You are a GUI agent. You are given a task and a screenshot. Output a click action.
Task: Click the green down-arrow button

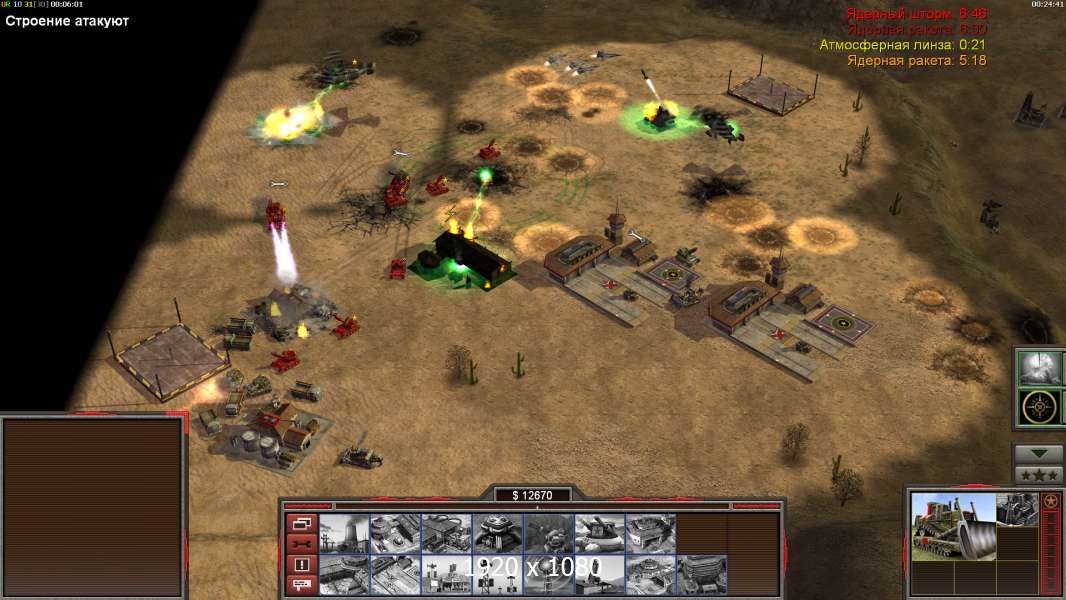[x=1038, y=454]
